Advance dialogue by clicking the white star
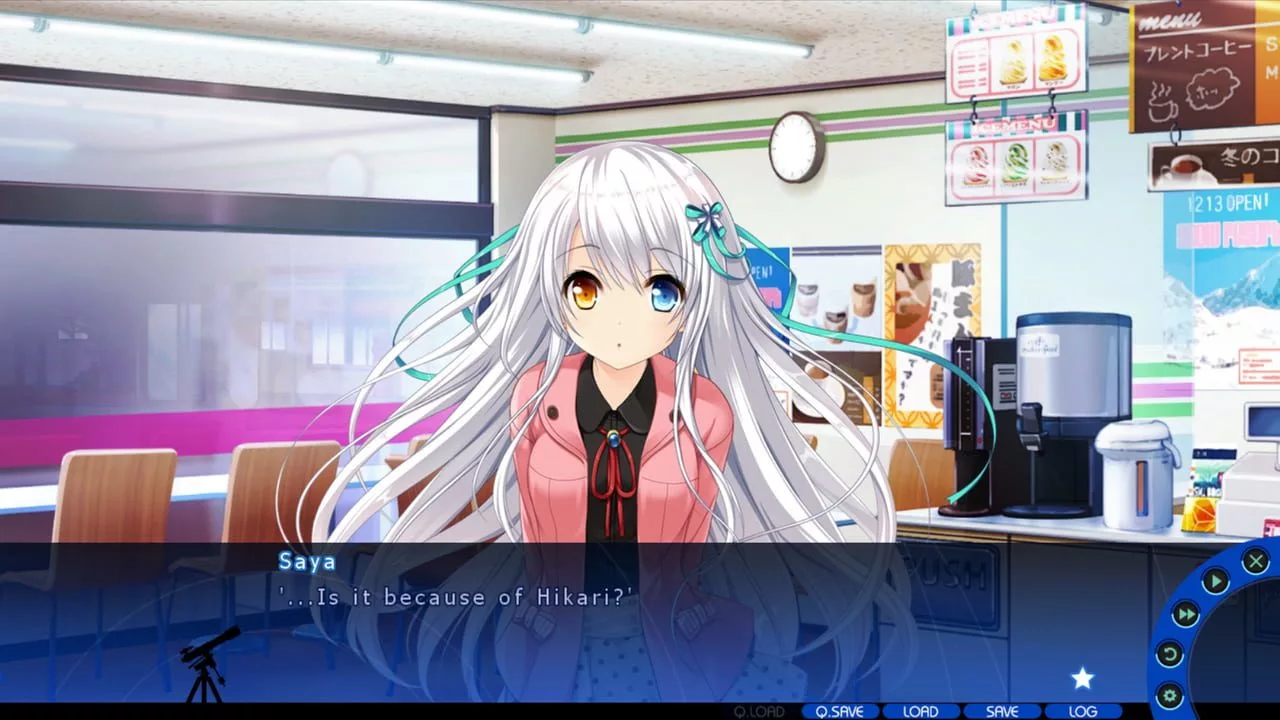The height and width of the screenshot is (720, 1280). click(x=1082, y=679)
